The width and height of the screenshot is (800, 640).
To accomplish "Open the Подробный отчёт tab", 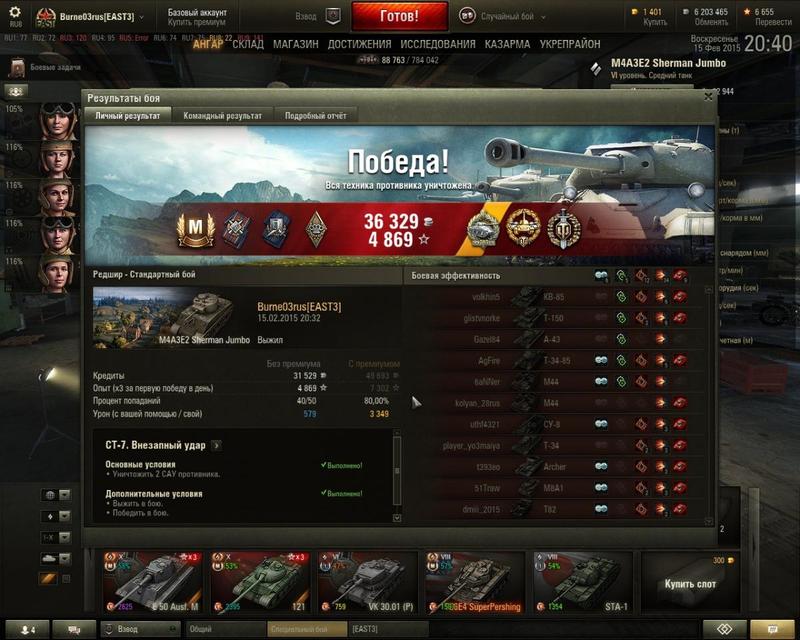I will click(x=316, y=116).
